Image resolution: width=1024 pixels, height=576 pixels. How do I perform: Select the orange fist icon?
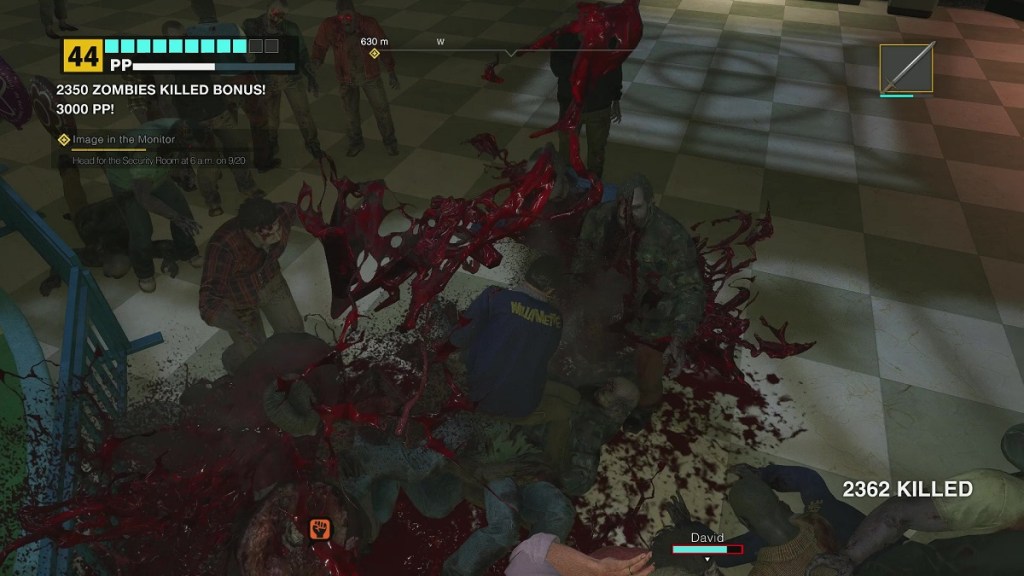click(x=319, y=527)
